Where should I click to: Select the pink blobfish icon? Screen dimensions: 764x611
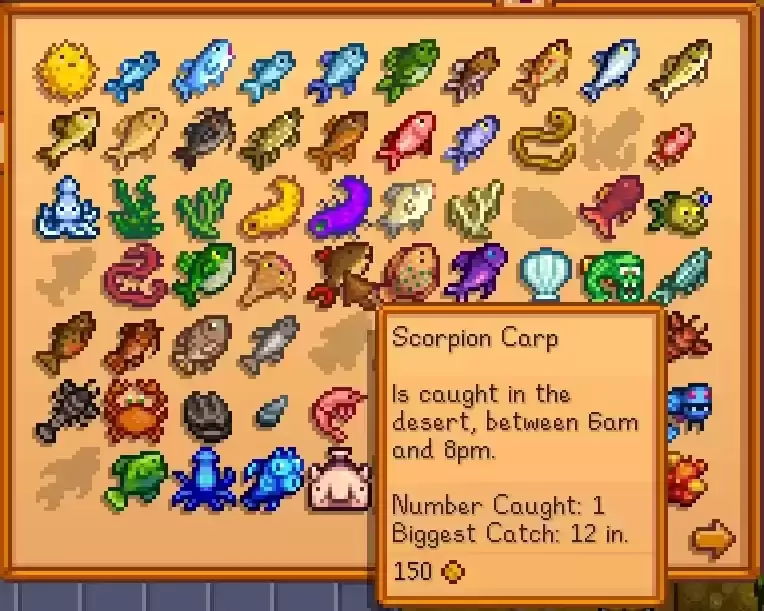338,478
